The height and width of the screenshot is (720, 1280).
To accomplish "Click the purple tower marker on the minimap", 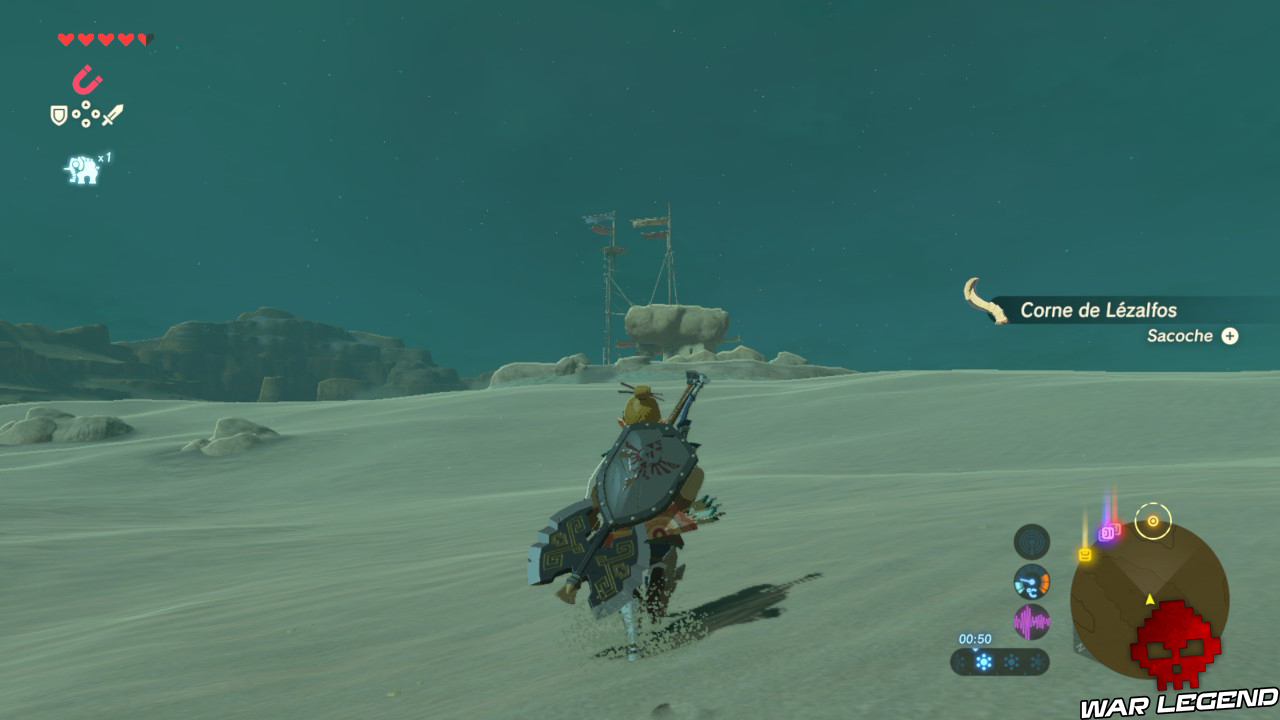I will (x=1108, y=532).
